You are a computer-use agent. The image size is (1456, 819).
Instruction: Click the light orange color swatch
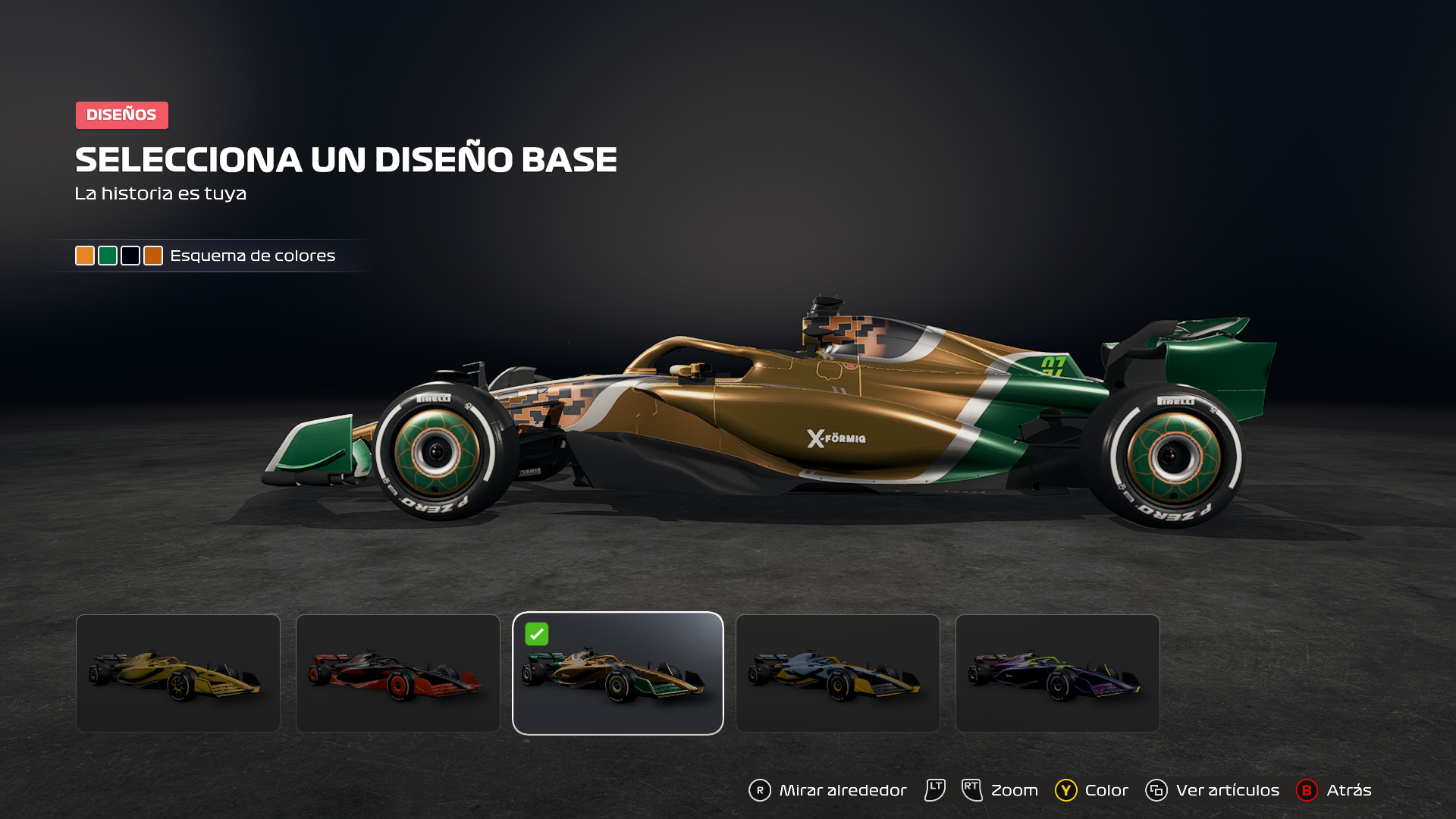point(85,256)
